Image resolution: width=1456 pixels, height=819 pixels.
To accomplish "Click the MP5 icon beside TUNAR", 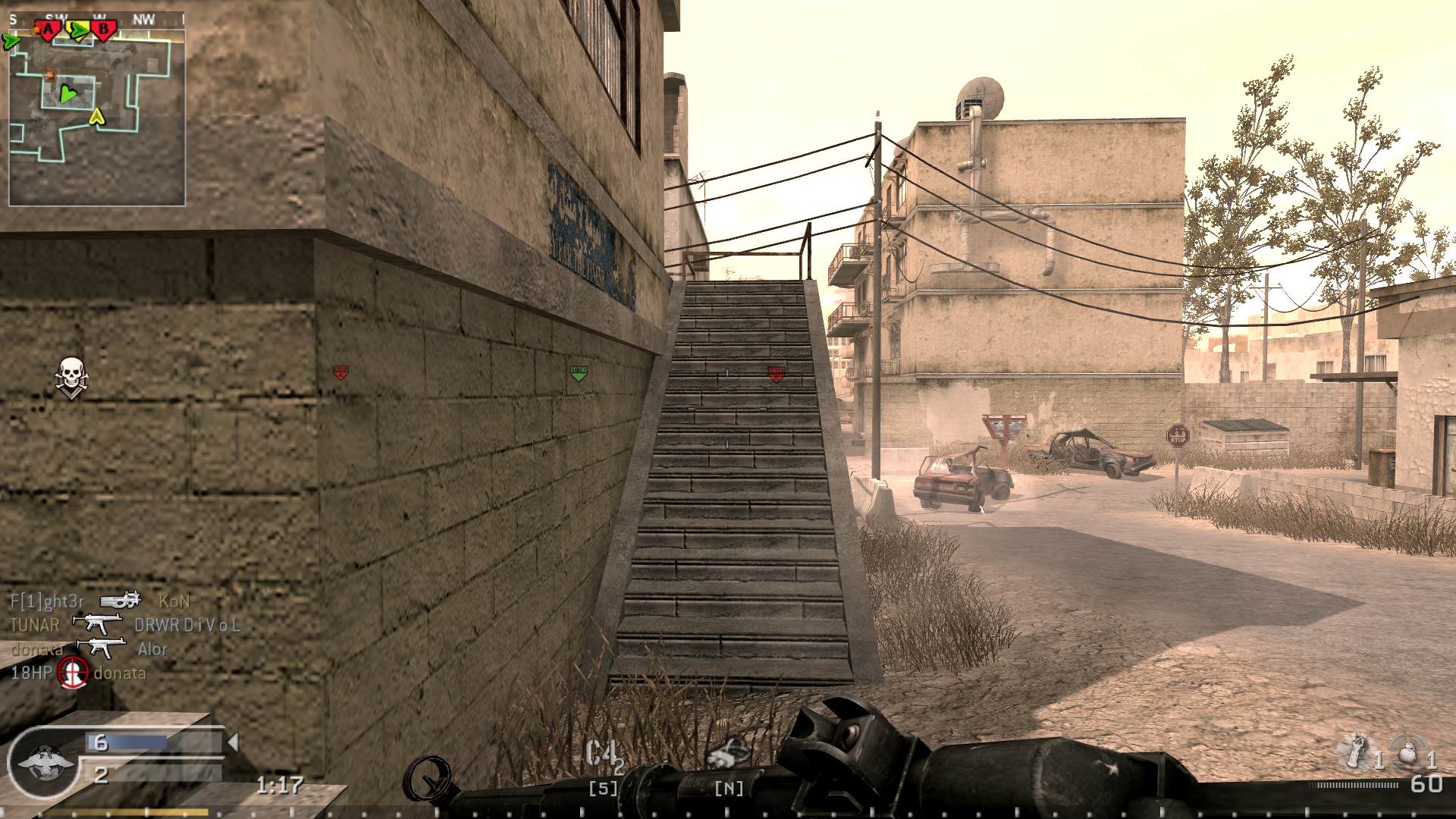I will point(97,624).
